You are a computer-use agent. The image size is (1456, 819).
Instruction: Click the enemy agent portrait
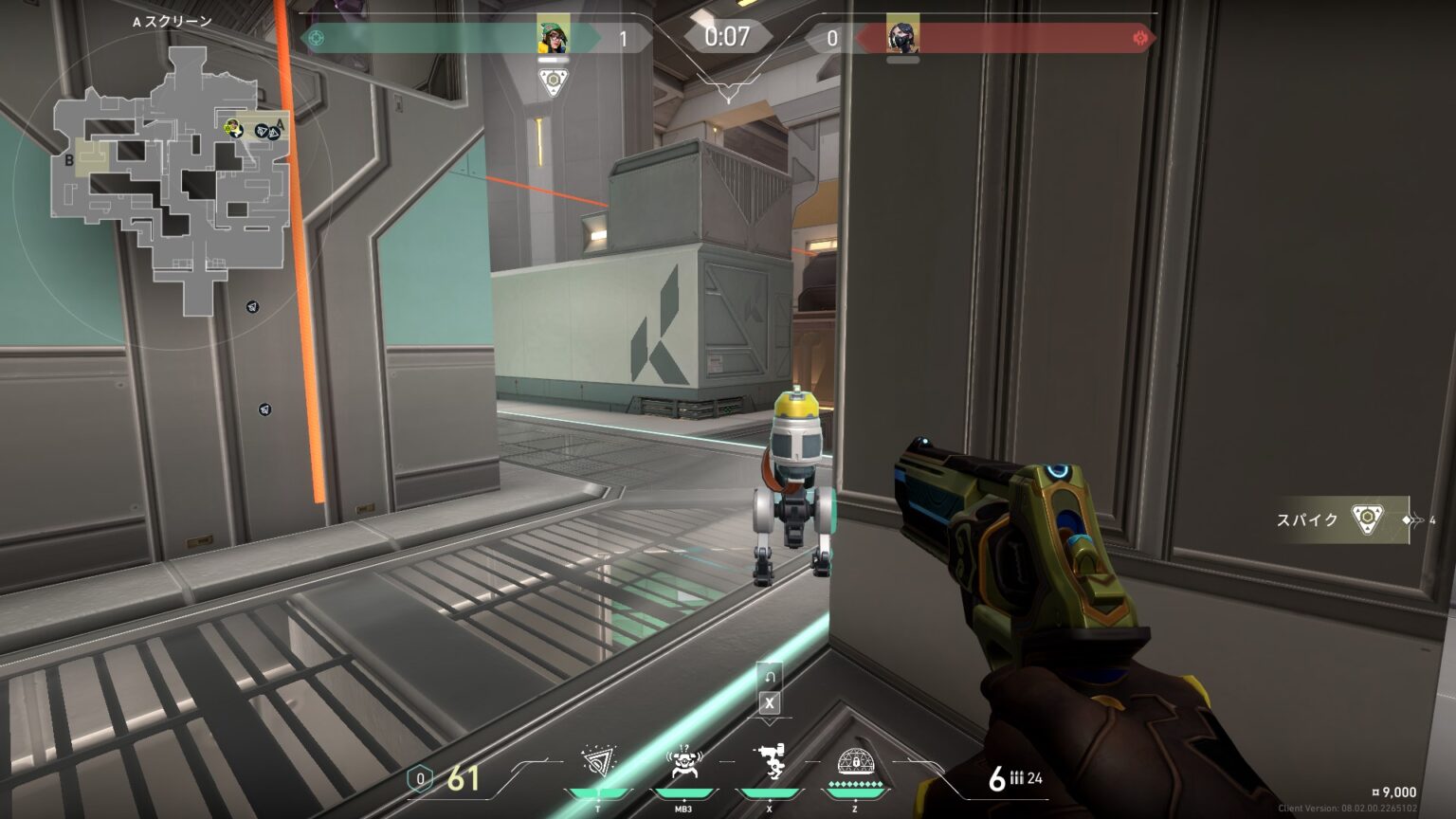click(x=902, y=36)
